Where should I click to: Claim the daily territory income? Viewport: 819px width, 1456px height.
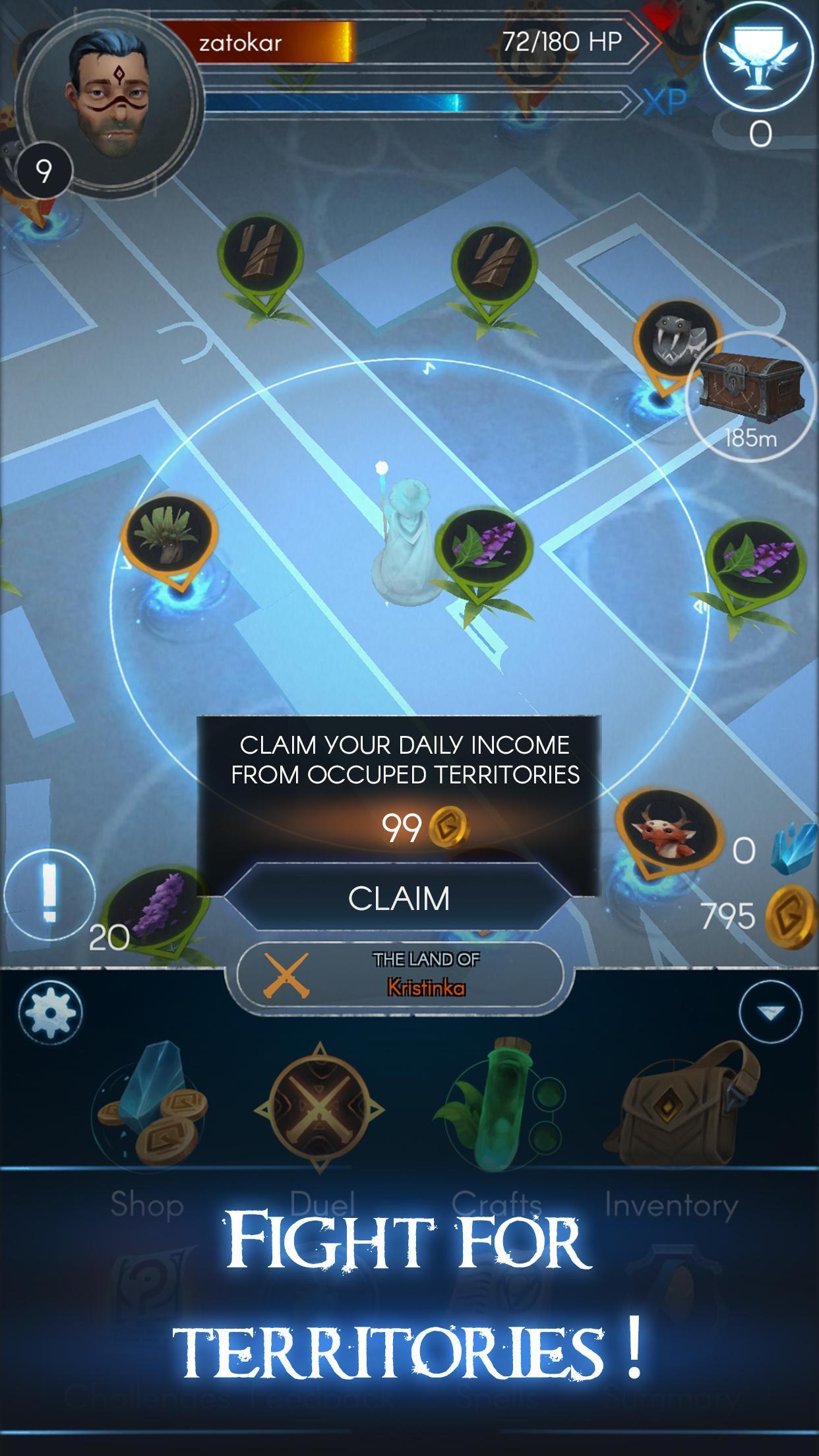[x=399, y=897]
